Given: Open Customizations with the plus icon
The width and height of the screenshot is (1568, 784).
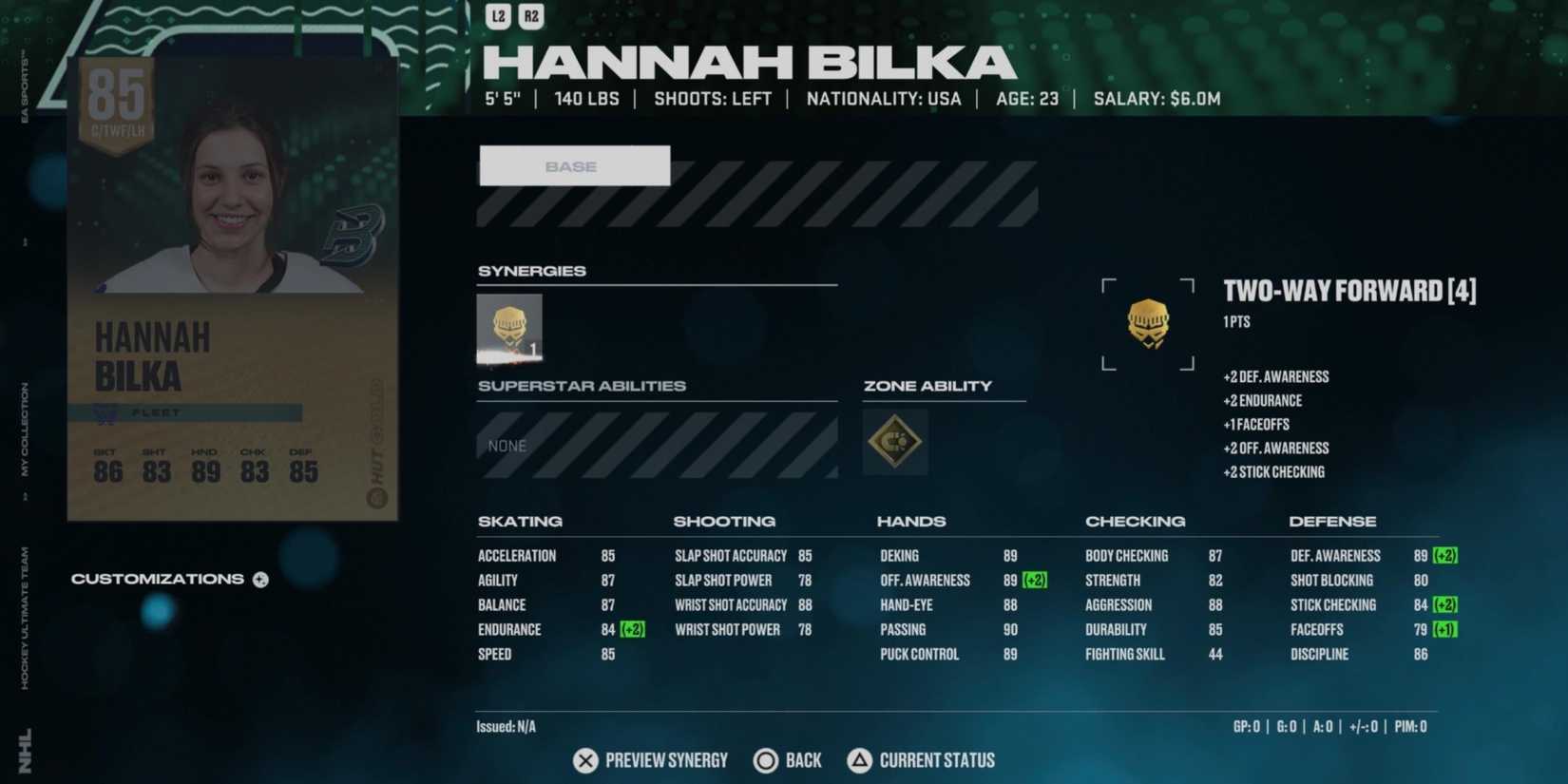Looking at the screenshot, I should 258,579.
